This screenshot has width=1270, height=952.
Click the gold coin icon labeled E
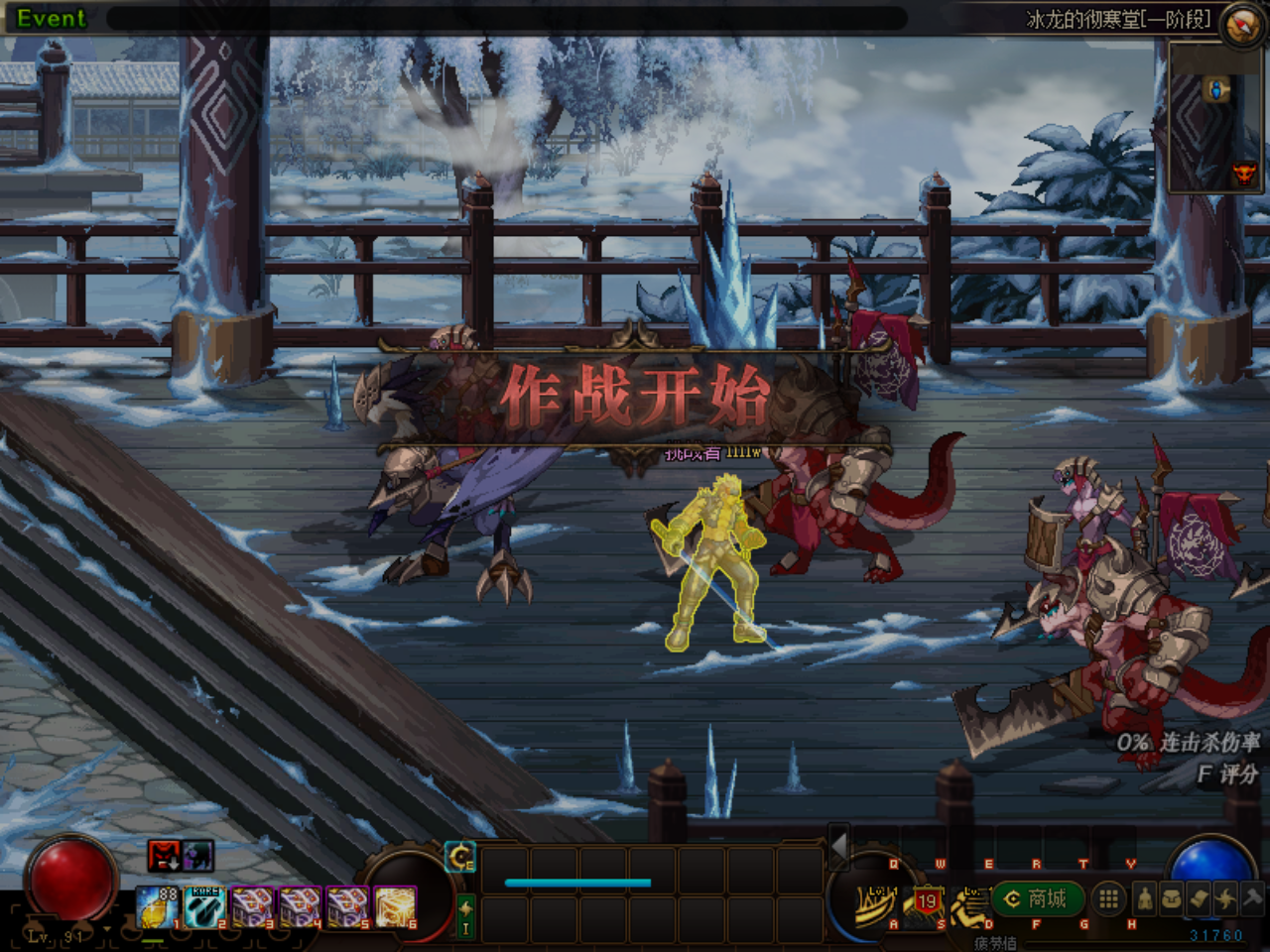click(460, 856)
